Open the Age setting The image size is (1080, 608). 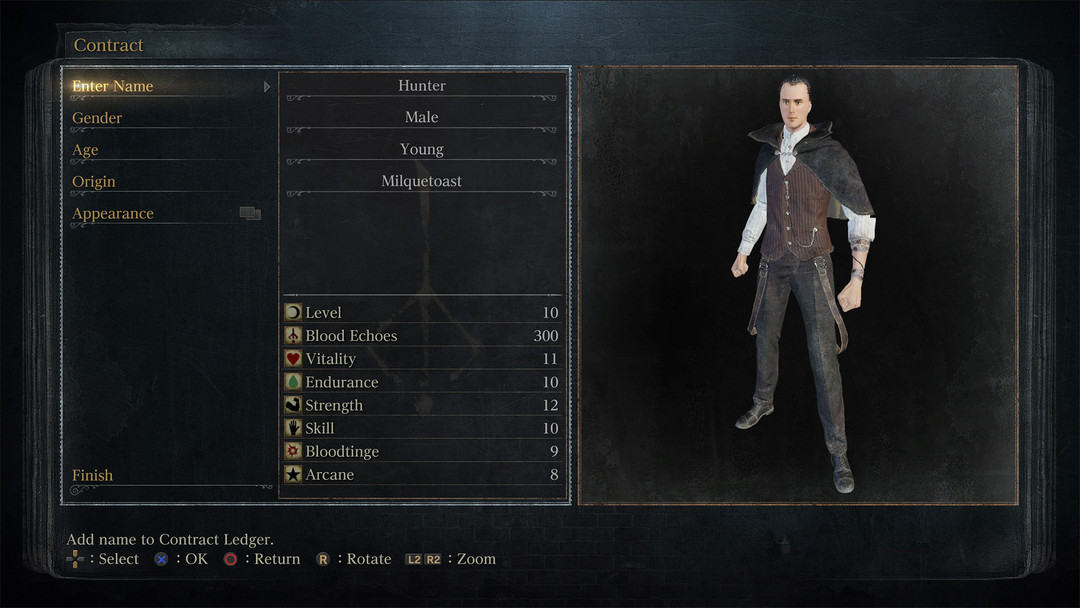[x=85, y=150]
